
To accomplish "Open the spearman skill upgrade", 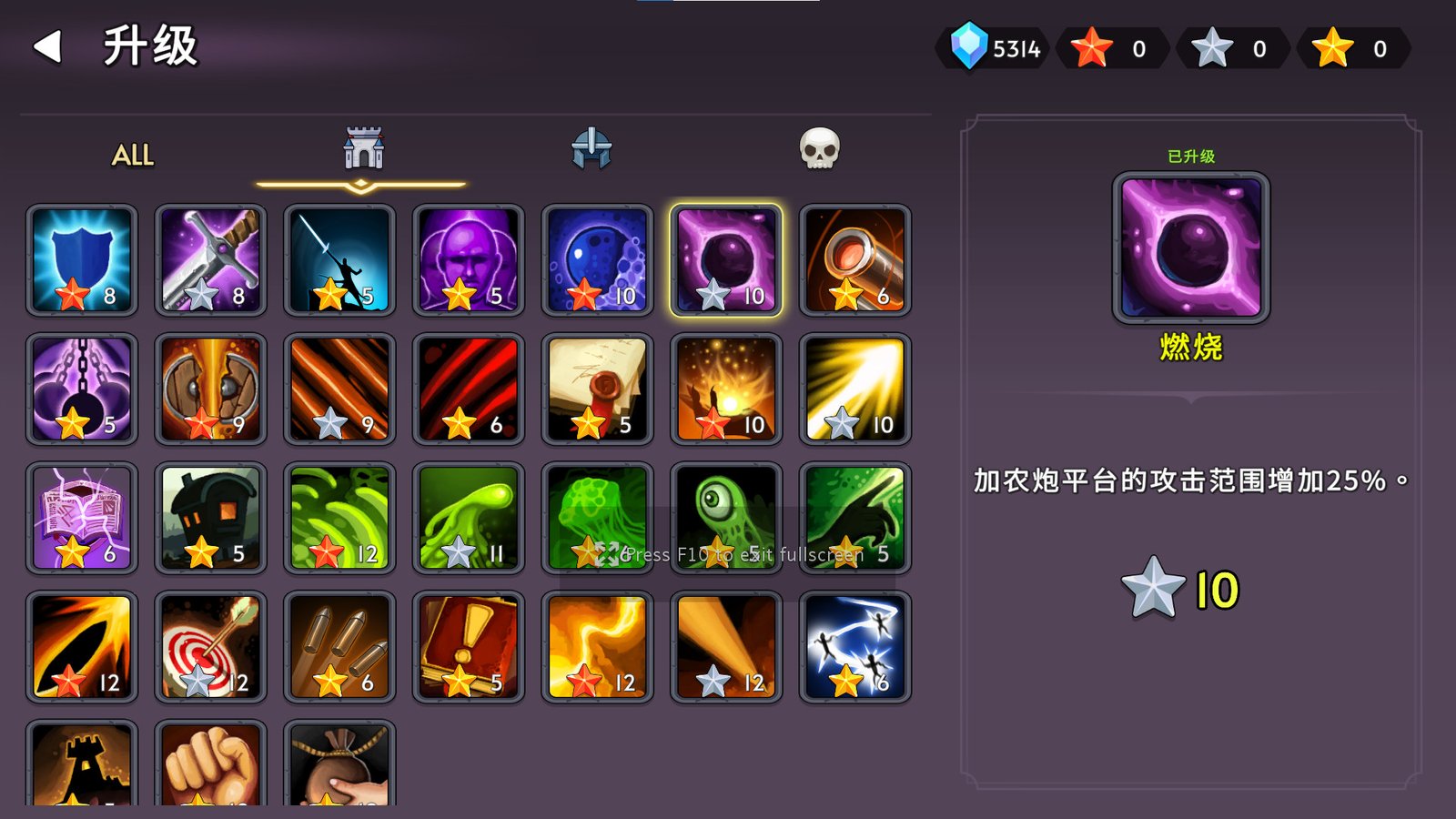I will [x=339, y=261].
